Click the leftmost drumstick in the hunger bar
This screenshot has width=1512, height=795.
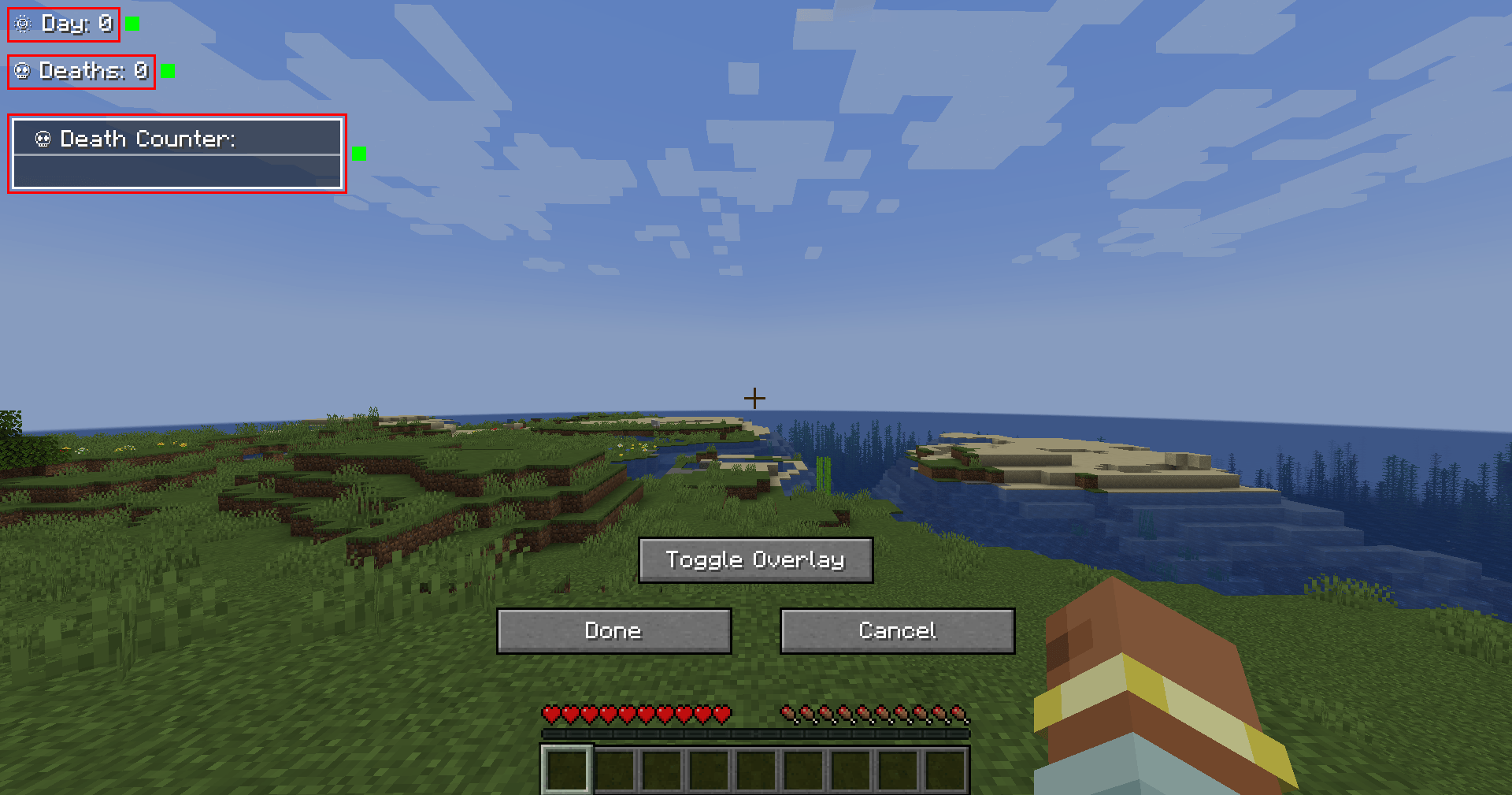point(787,715)
